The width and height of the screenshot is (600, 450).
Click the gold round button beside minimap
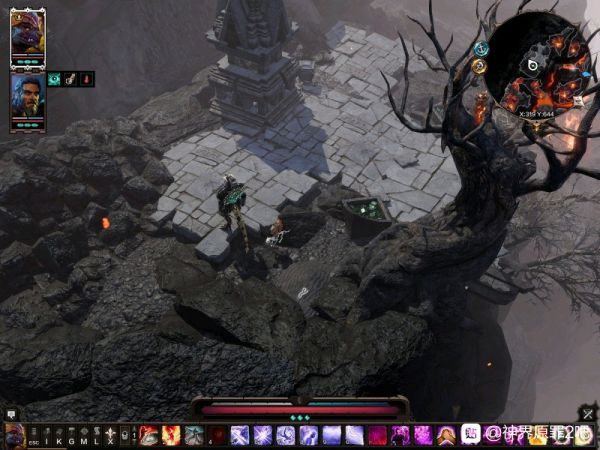[x=479, y=67]
